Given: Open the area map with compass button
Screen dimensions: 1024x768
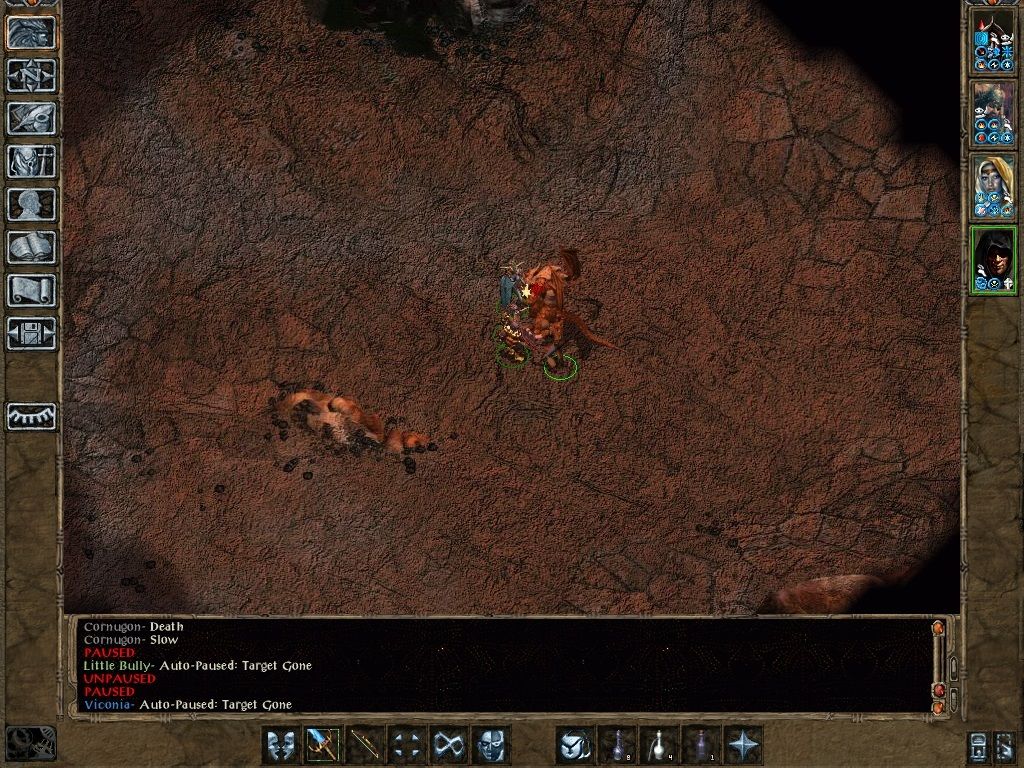Looking at the screenshot, I should 31,75.
